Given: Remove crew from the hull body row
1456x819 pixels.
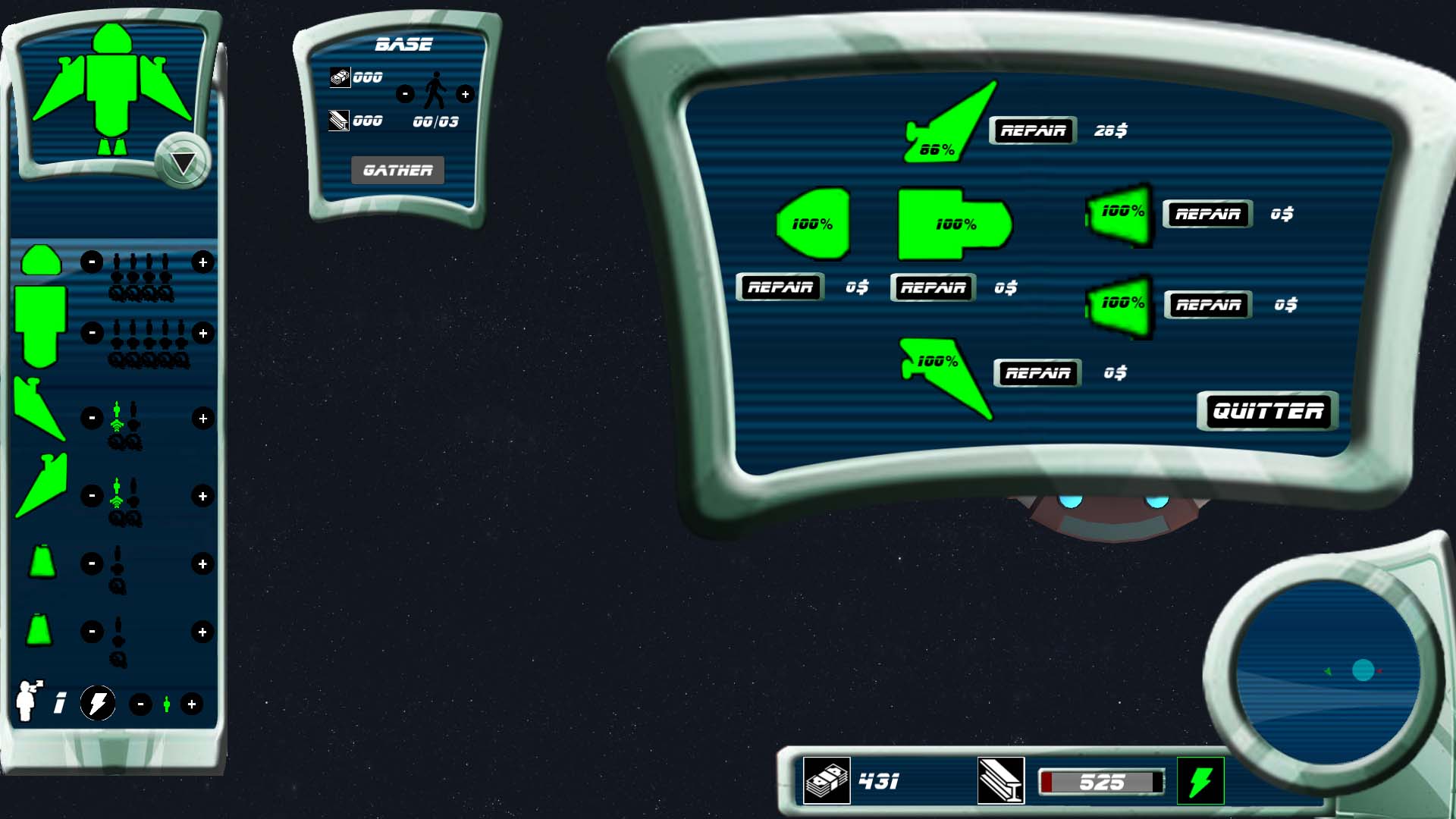Looking at the screenshot, I should pyautogui.click(x=92, y=333).
